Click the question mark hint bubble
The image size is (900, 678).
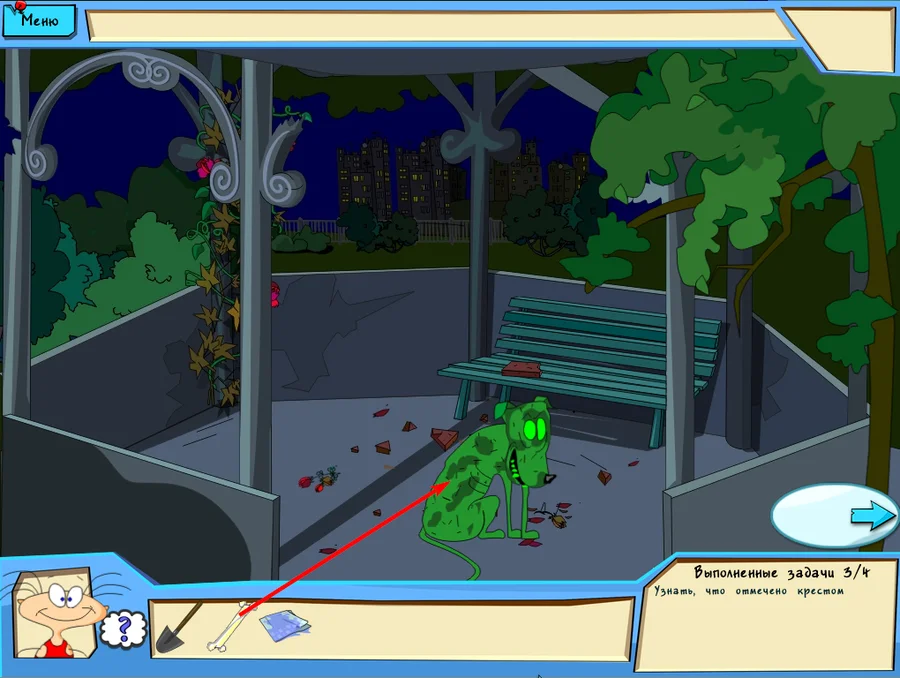point(124,629)
